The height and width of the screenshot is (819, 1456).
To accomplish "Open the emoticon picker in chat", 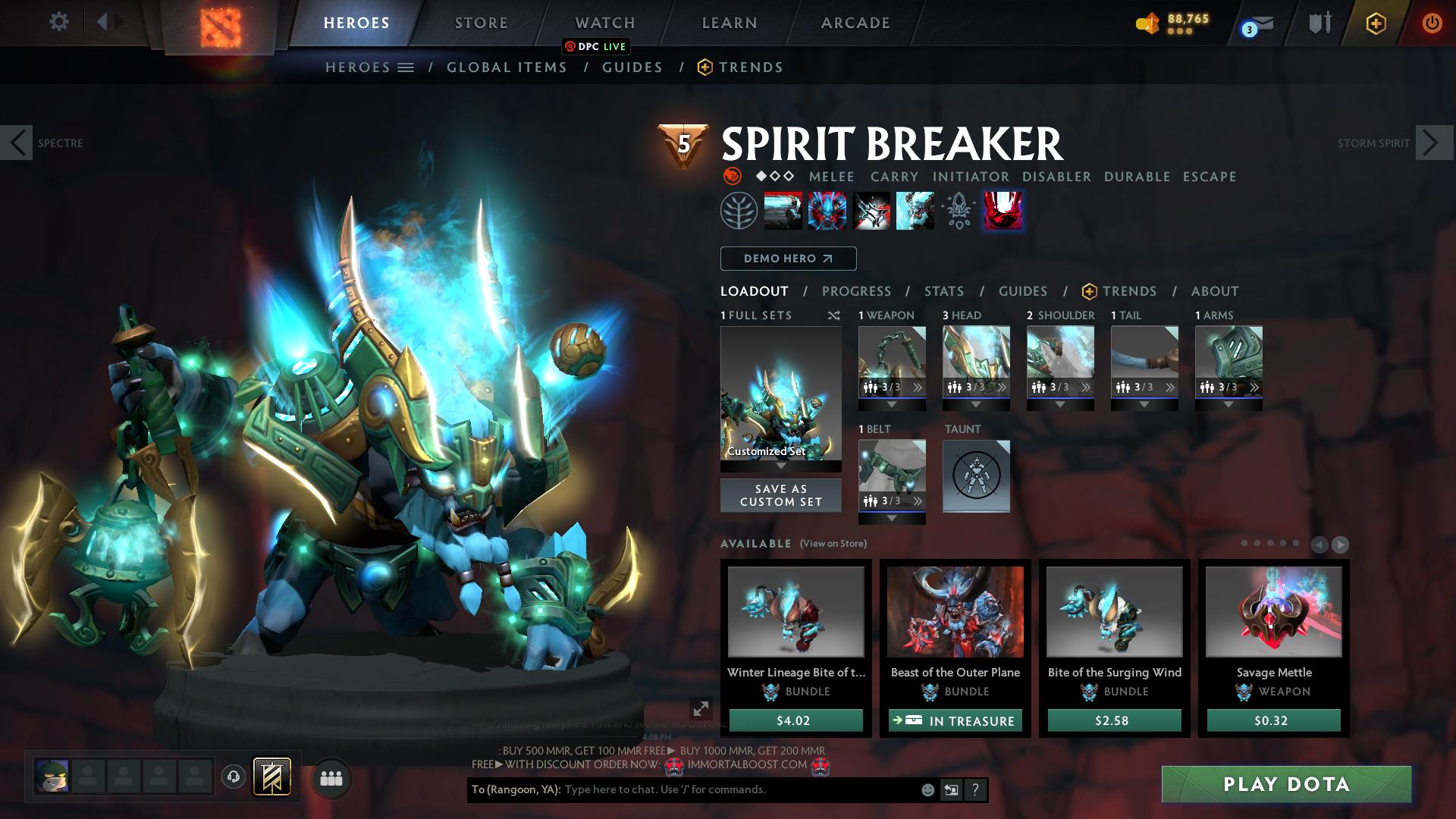I will tap(927, 790).
